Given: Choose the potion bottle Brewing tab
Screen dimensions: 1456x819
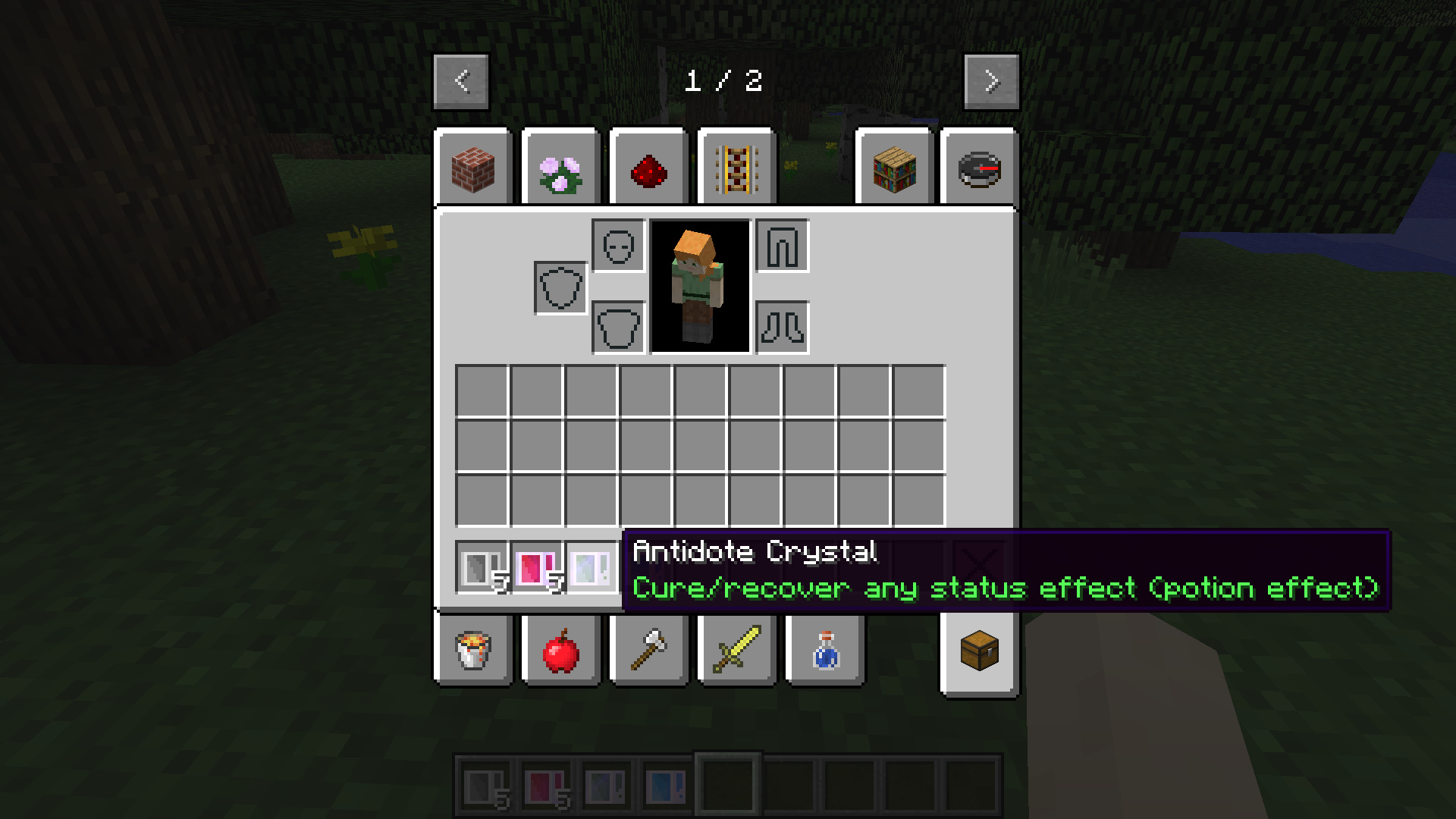Looking at the screenshot, I should tap(825, 651).
